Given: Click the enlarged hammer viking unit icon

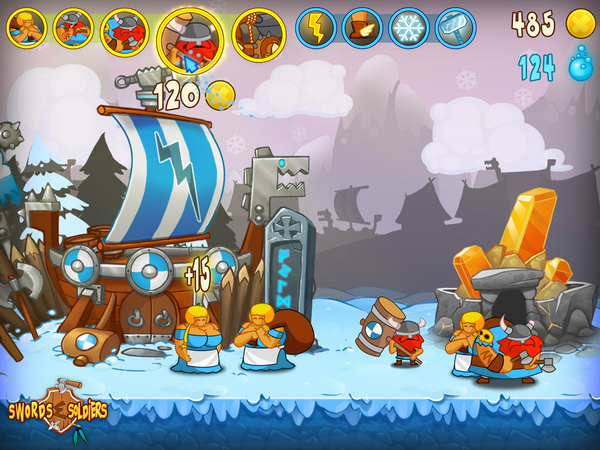Looking at the screenshot, I should pyautogui.click(x=190, y=37).
